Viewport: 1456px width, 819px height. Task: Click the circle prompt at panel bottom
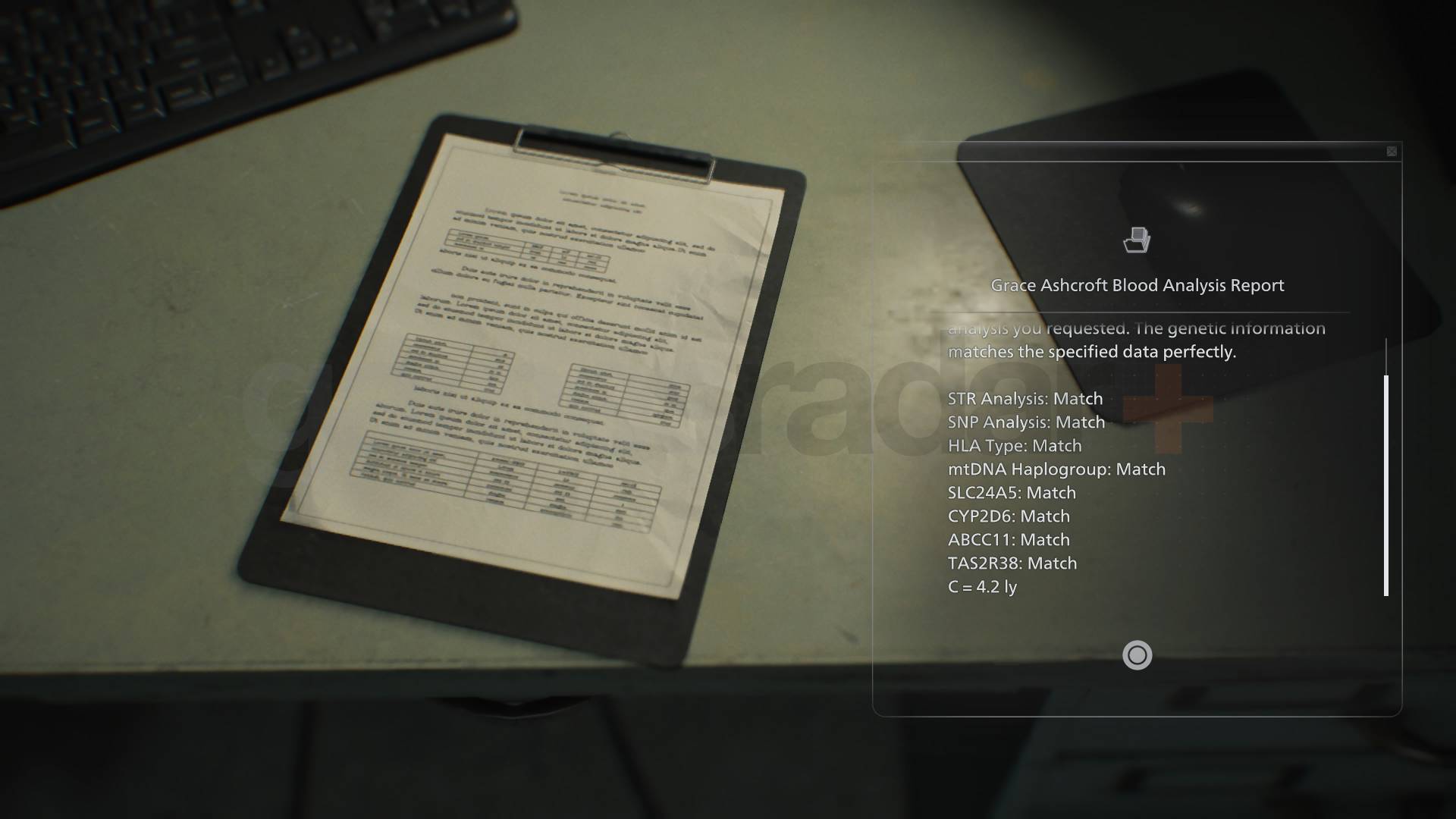[x=1137, y=656]
